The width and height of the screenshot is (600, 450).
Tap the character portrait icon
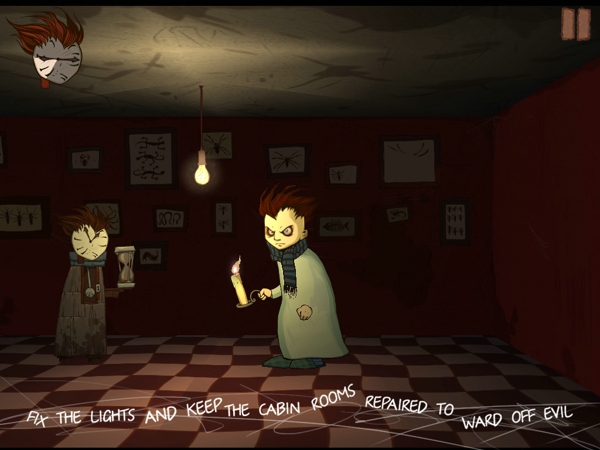[48, 52]
